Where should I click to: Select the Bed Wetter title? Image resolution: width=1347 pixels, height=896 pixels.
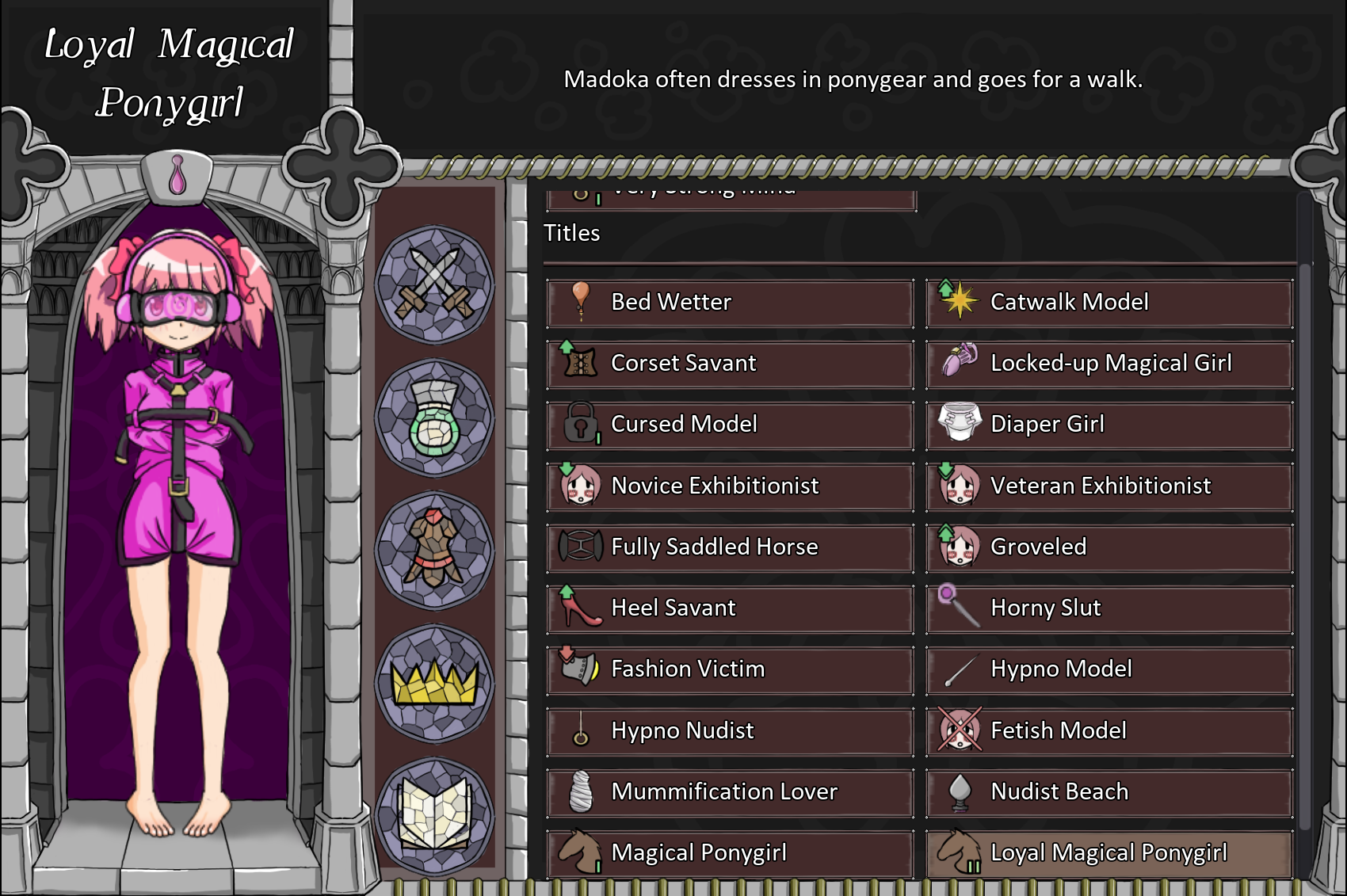tap(730, 303)
